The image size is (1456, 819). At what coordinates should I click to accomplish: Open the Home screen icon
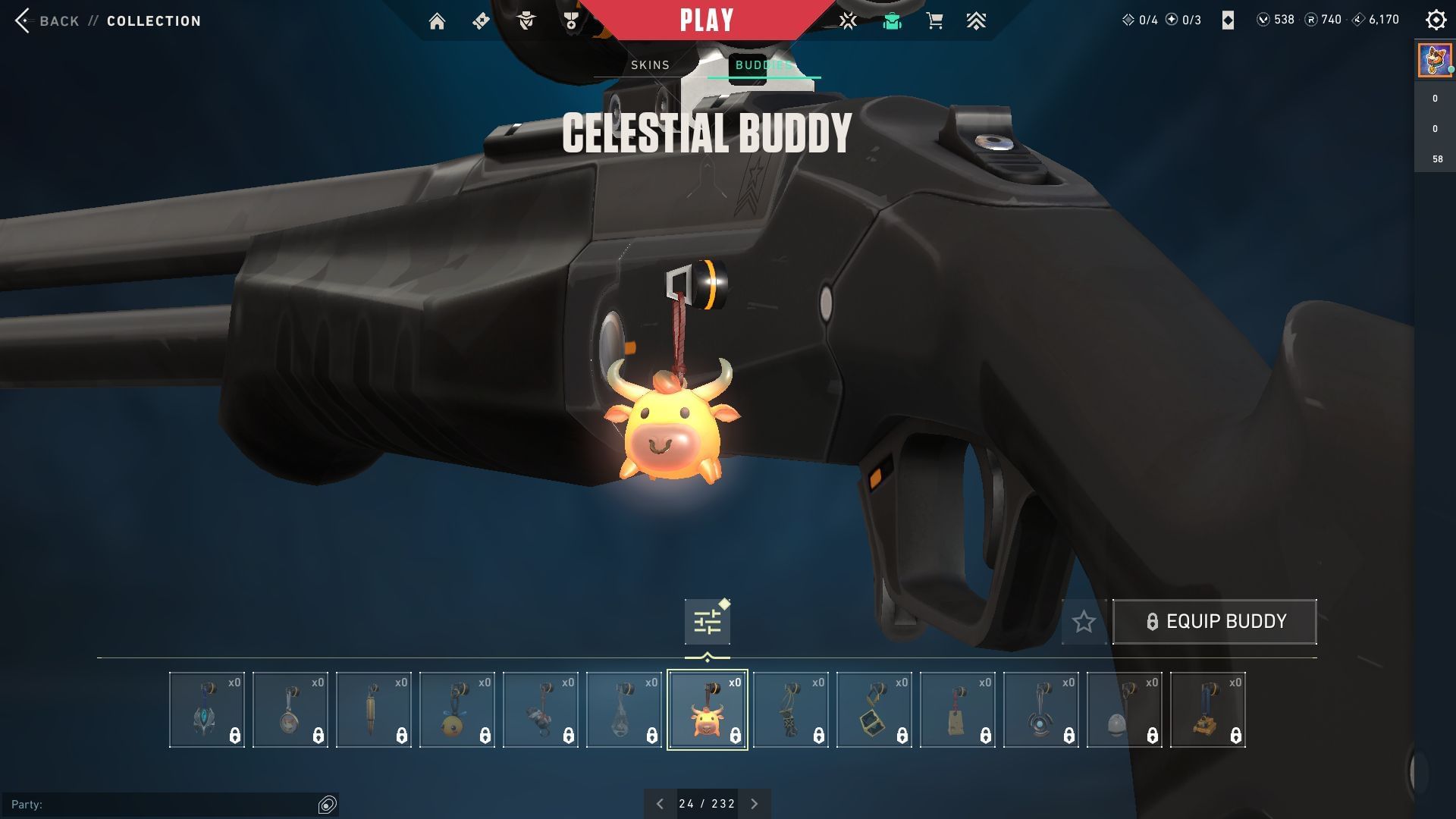pos(438,20)
